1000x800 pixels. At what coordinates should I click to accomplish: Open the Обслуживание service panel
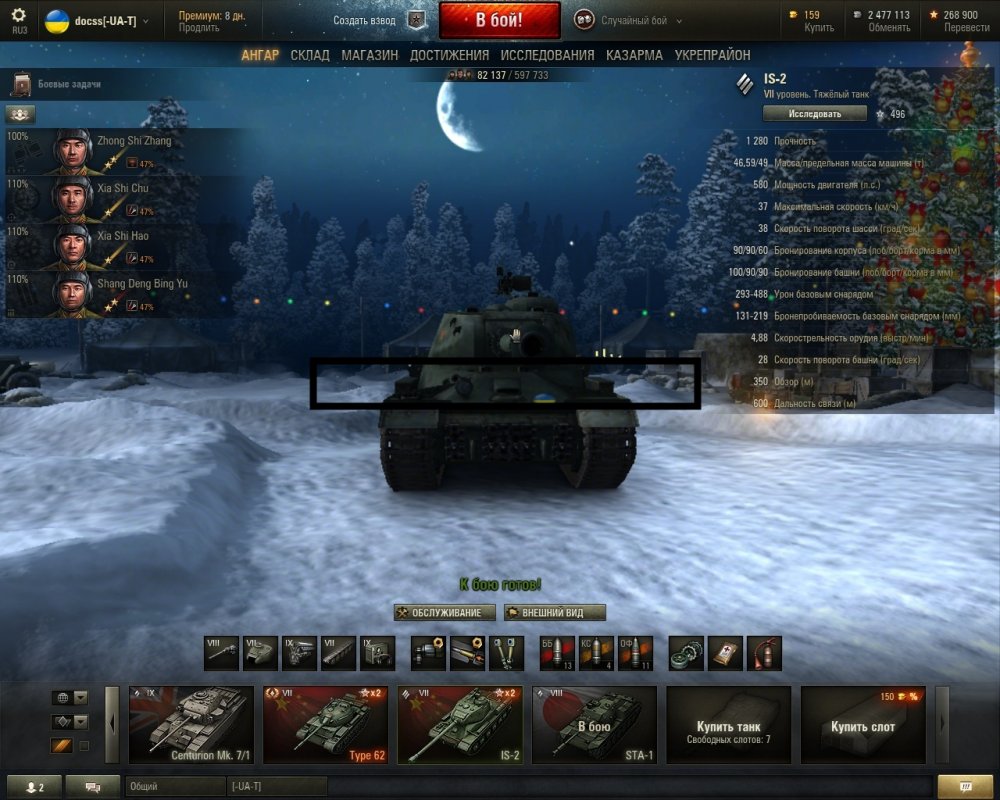tap(445, 613)
